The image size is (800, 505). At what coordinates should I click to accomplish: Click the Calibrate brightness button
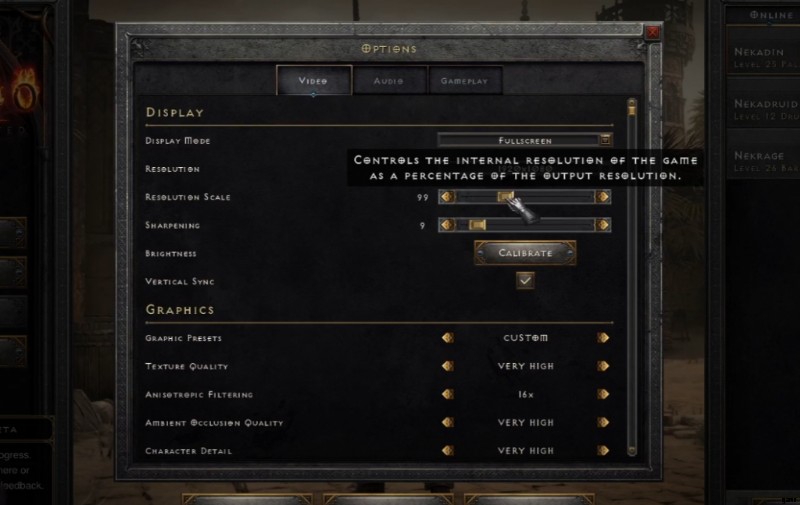525,253
